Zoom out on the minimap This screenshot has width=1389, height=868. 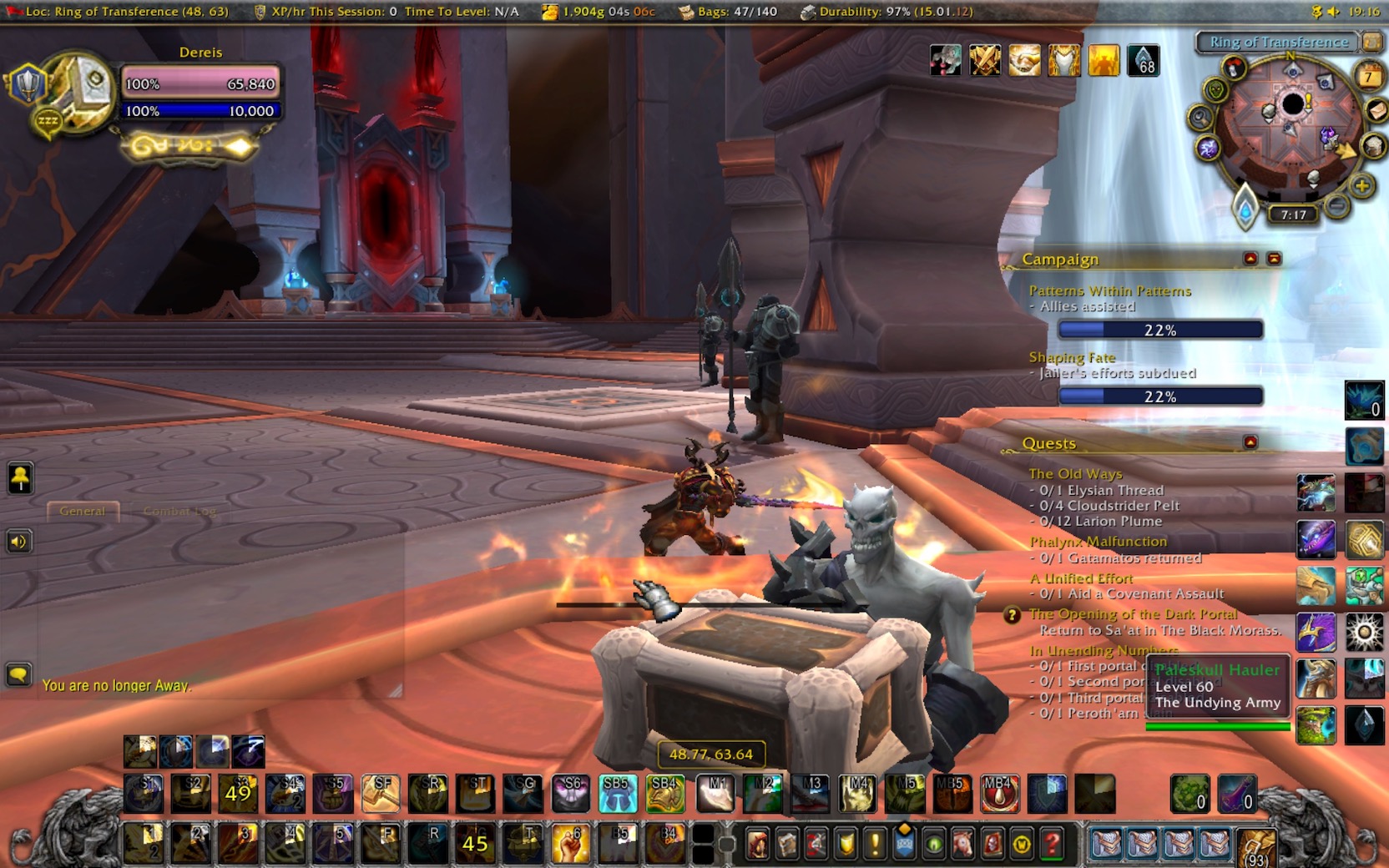coord(1336,204)
